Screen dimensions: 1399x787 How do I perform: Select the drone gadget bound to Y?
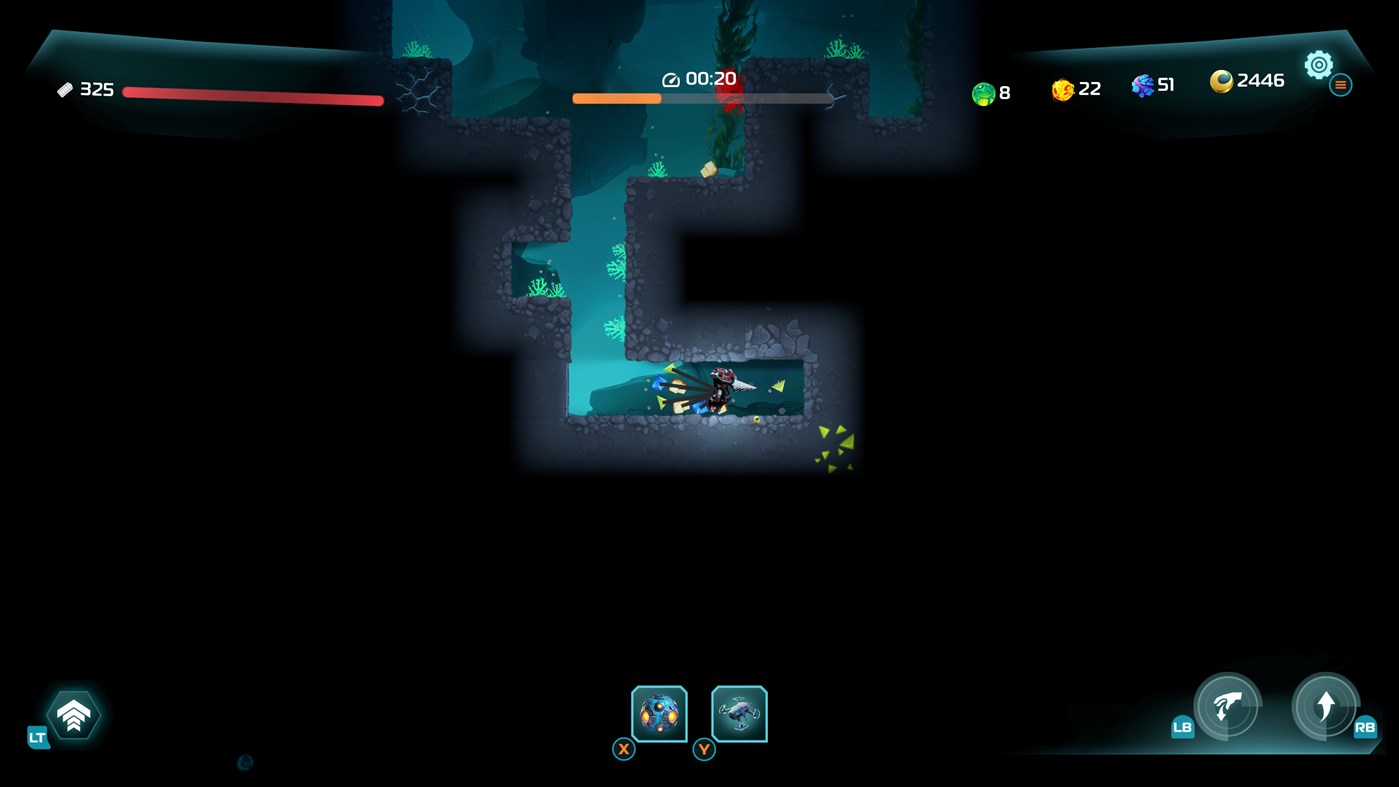point(738,712)
